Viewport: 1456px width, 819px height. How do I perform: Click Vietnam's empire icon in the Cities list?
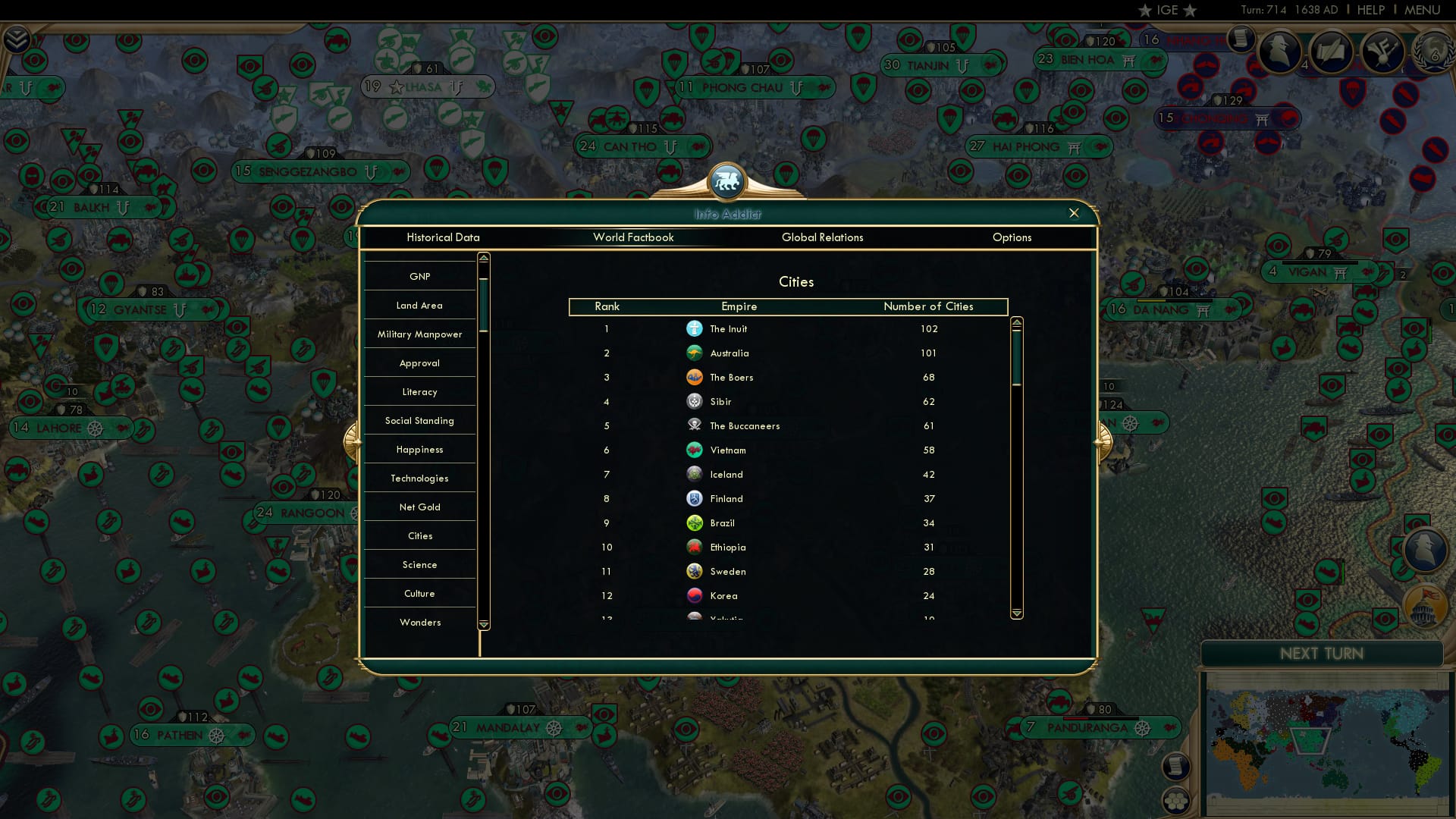695,450
